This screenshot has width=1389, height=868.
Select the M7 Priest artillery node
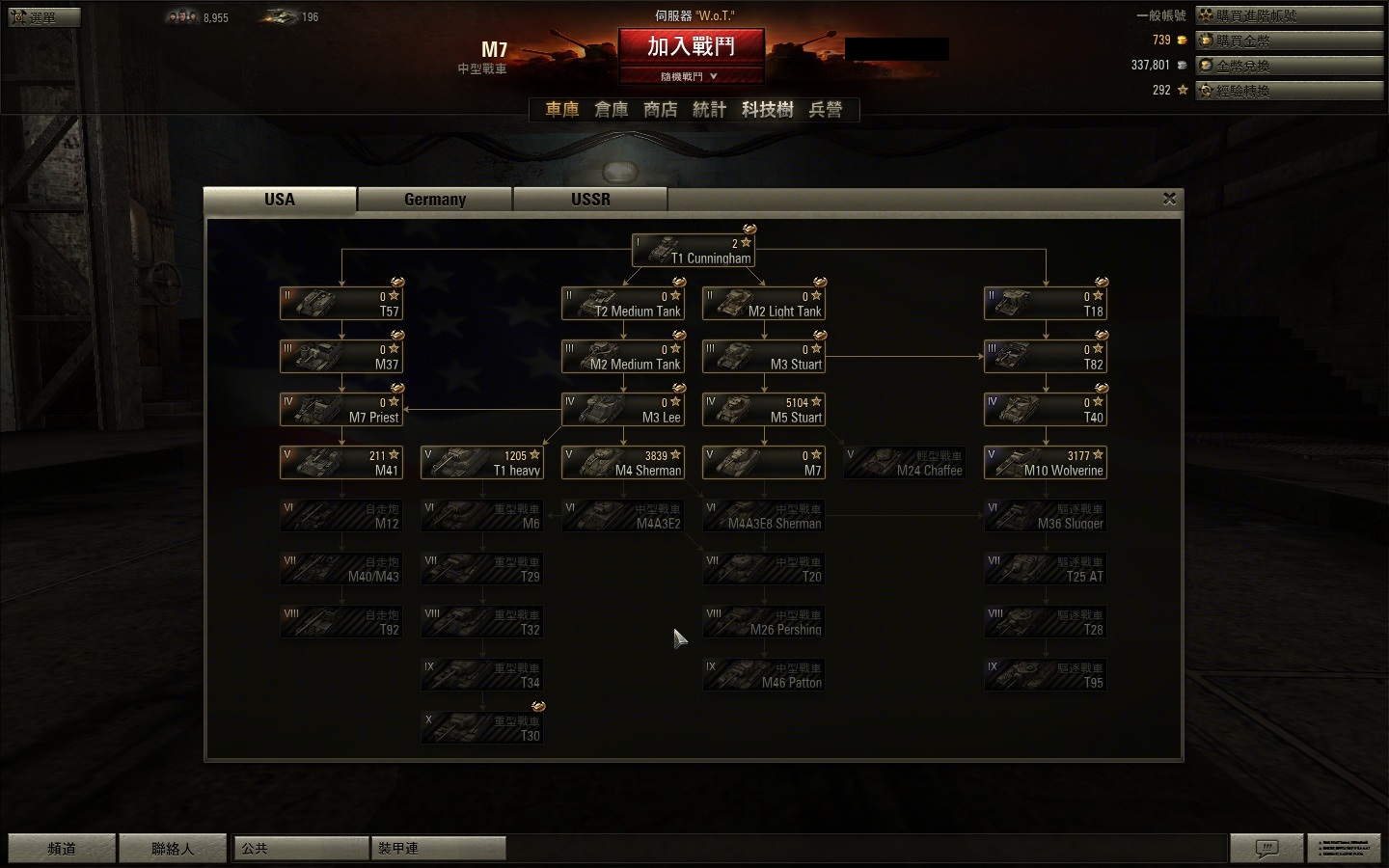tap(341, 410)
